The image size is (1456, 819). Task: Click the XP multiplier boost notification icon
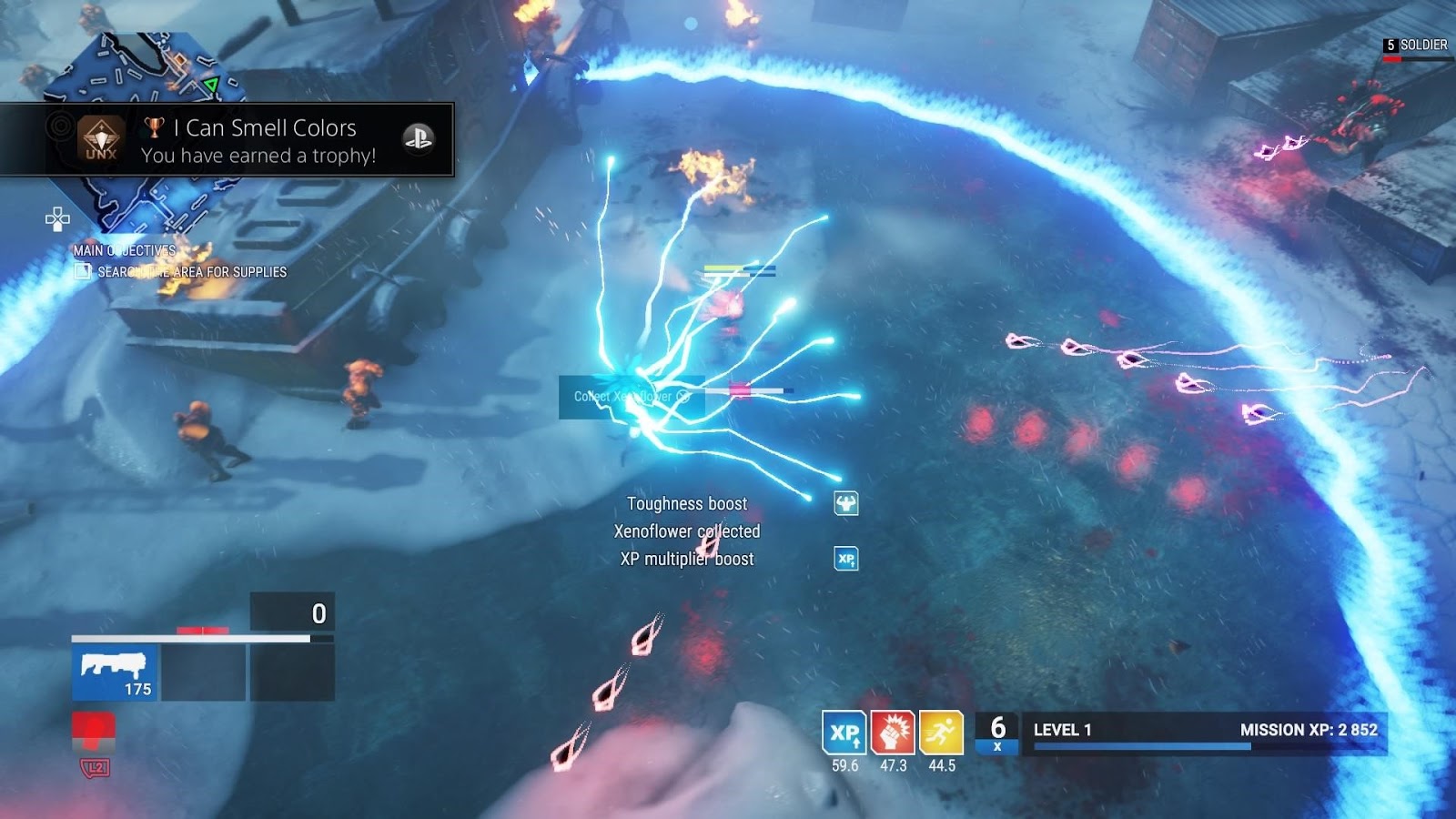pos(845,559)
